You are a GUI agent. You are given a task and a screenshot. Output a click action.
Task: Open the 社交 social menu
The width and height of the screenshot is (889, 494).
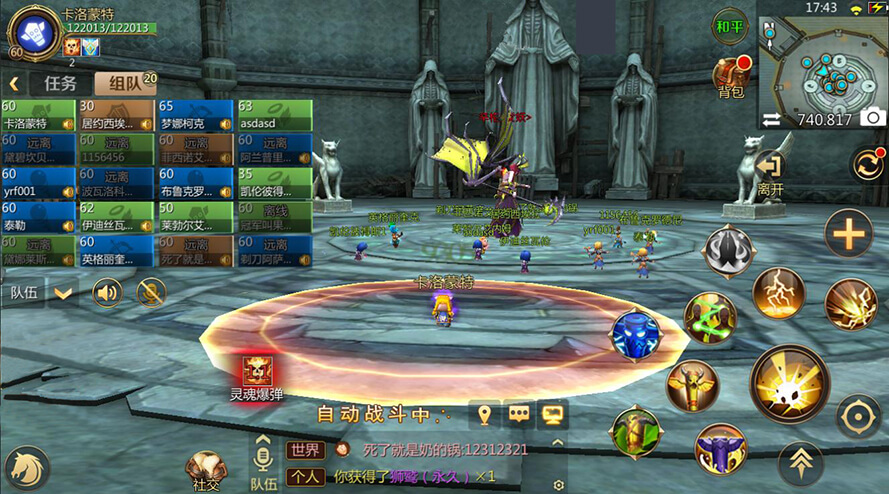[x=206, y=469]
